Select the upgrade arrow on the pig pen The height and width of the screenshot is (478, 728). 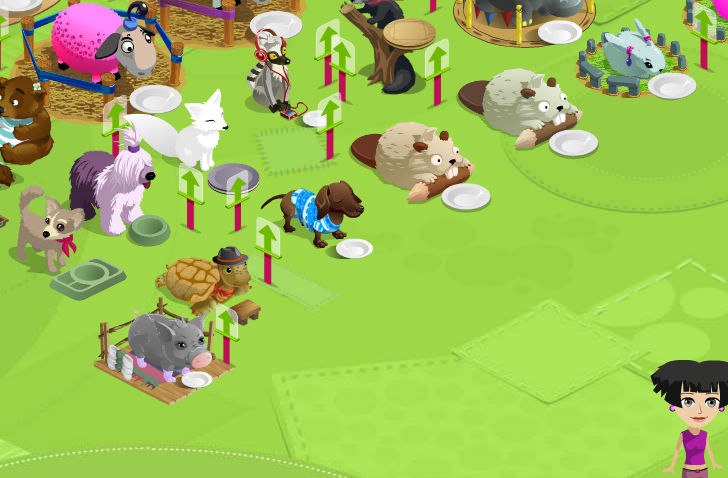[226, 321]
